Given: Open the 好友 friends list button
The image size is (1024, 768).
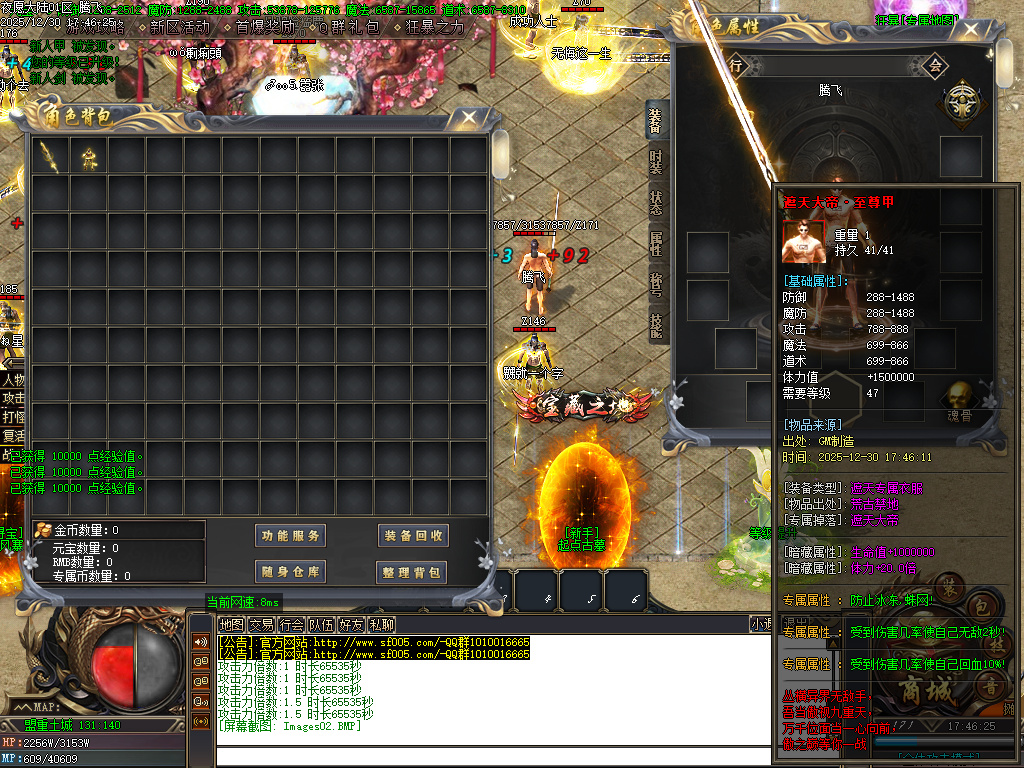Looking at the screenshot, I should 351,624.
